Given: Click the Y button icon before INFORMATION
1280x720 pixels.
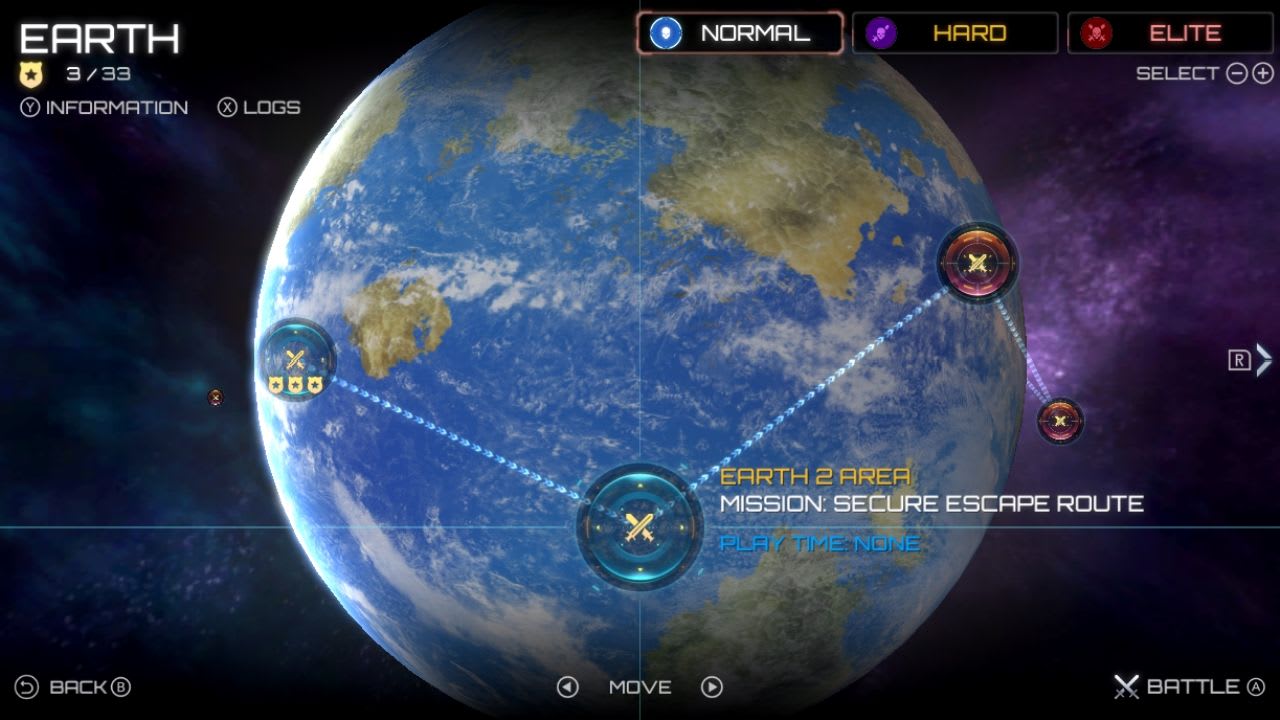Looking at the screenshot, I should (x=29, y=107).
